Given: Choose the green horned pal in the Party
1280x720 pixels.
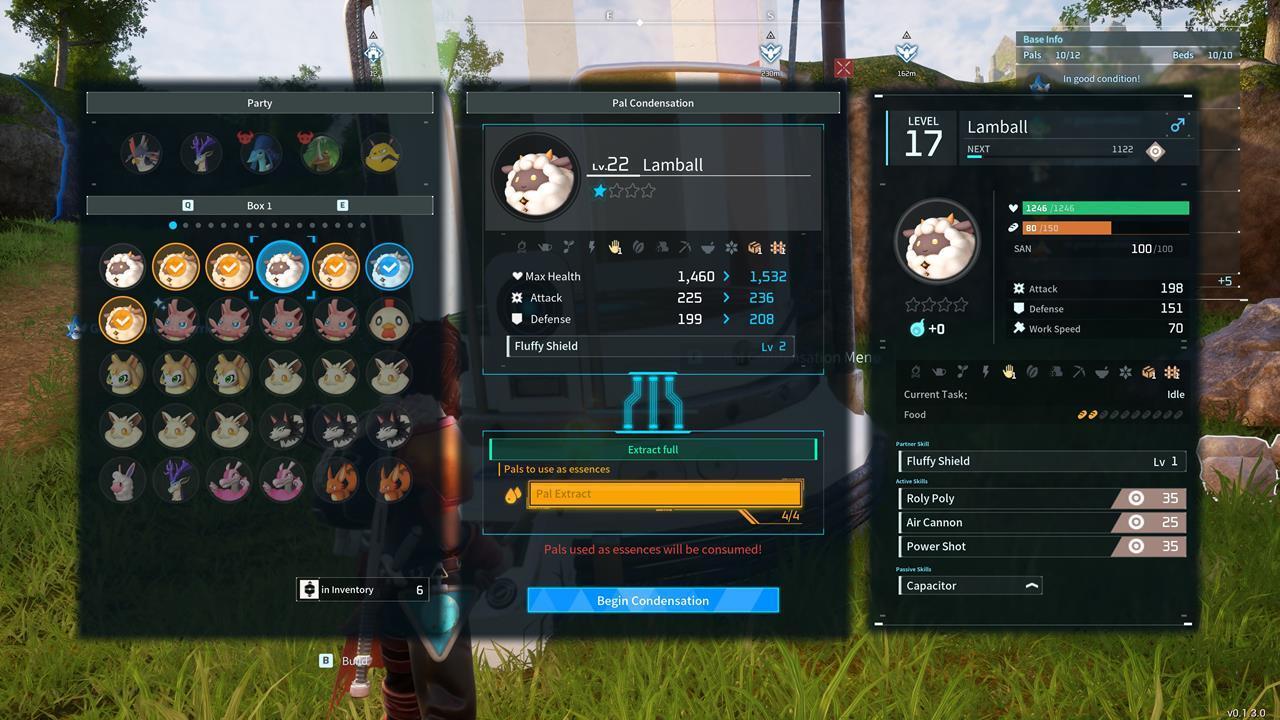Looking at the screenshot, I should [320, 153].
